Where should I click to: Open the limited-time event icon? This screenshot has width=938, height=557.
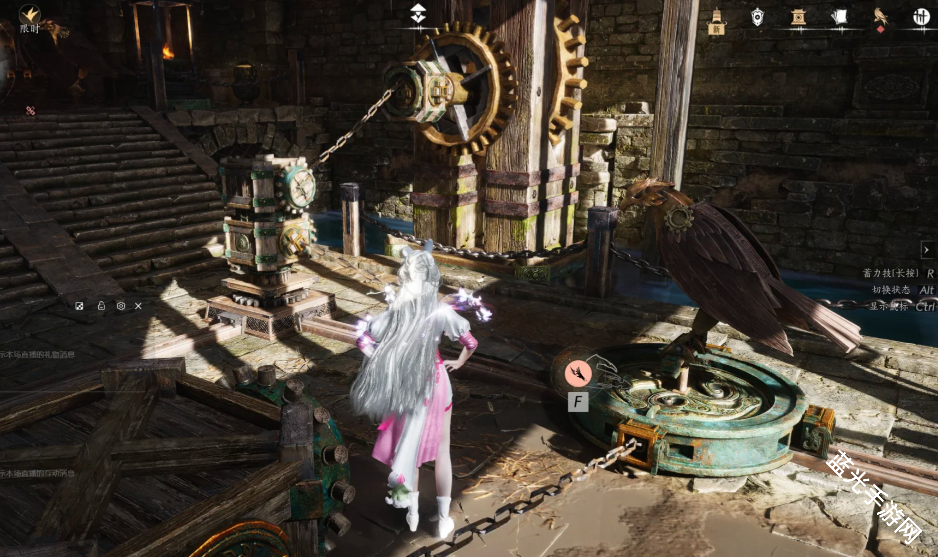(30, 16)
